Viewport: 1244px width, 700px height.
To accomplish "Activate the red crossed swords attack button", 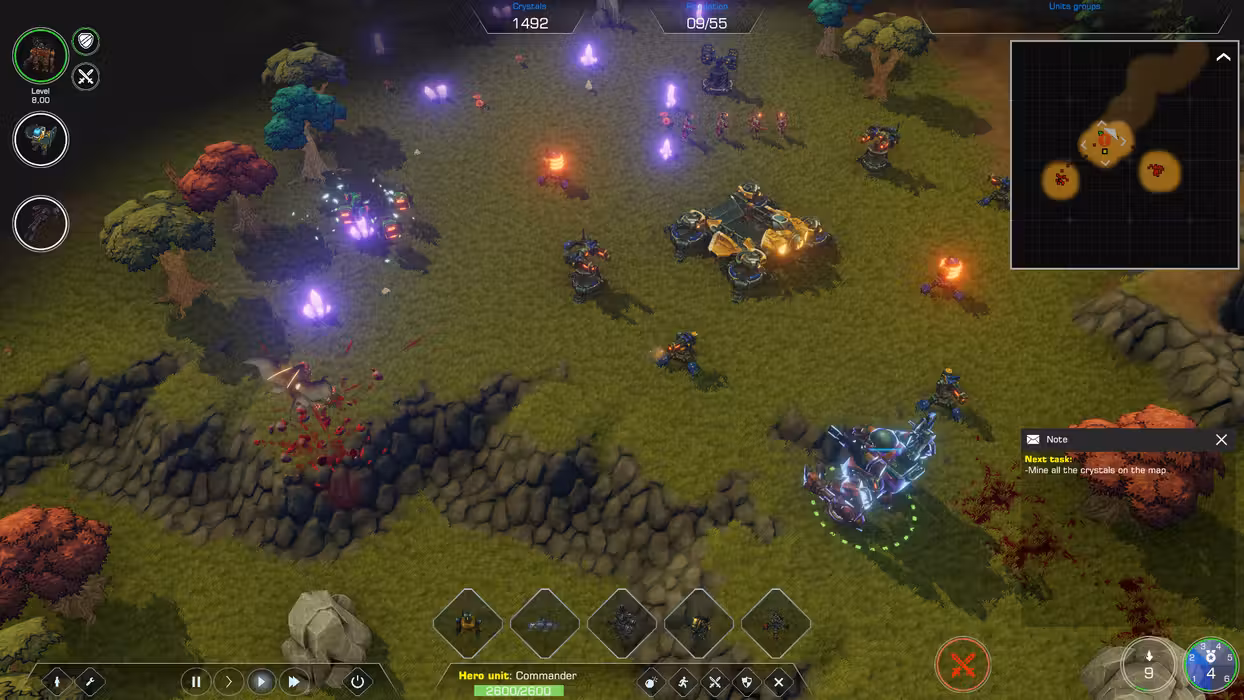I will pyautogui.click(x=962, y=664).
